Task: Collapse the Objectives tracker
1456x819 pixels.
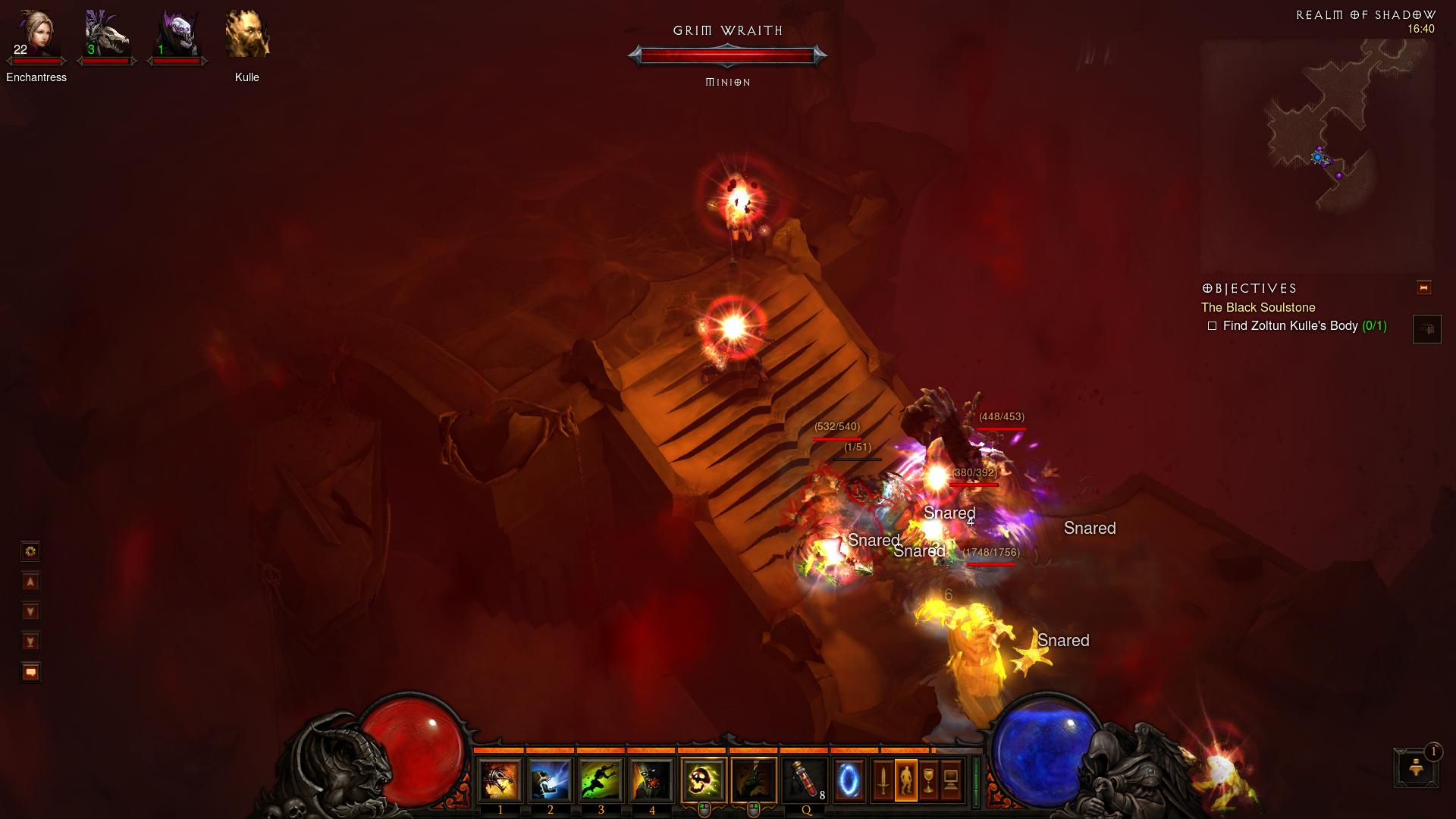Action: pyautogui.click(x=1423, y=287)
